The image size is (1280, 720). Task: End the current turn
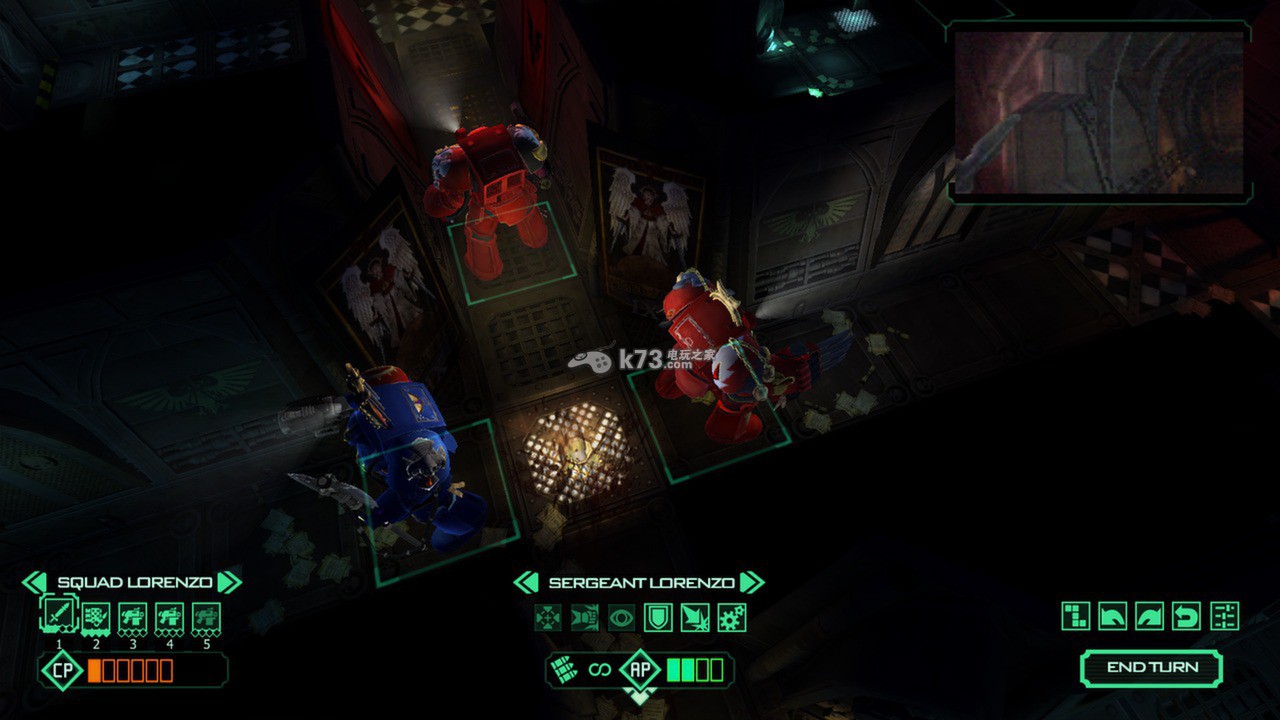point(1151,668)
